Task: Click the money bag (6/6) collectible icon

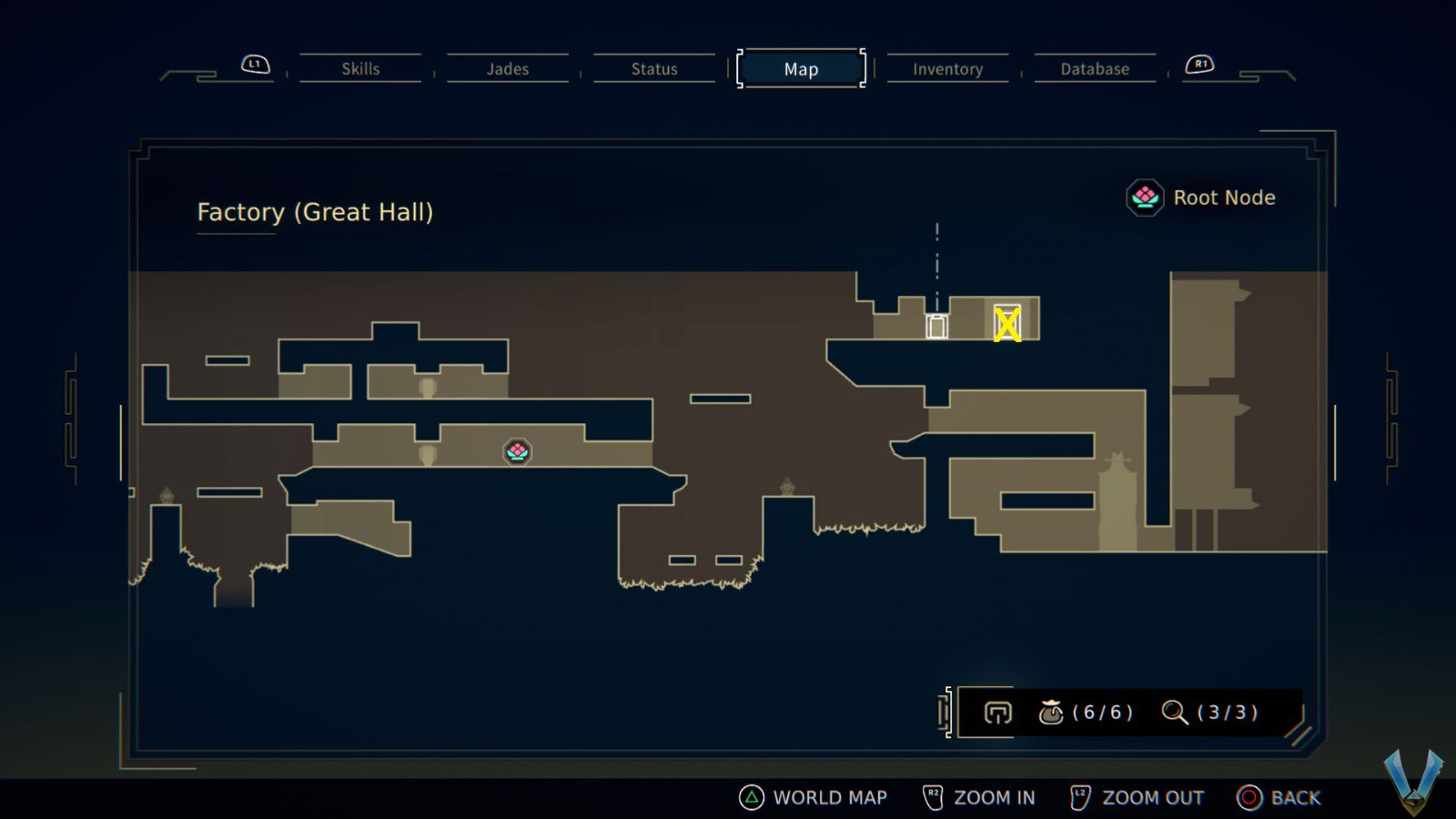Action: coord(1054,713)
